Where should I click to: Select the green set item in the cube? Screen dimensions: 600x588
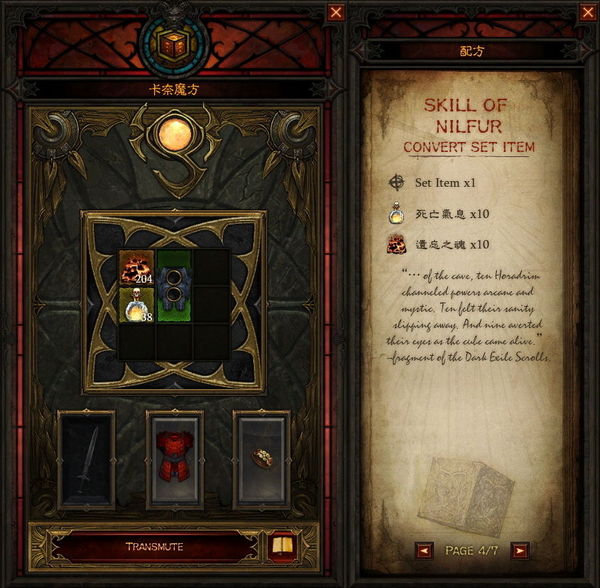coord(174,287)
